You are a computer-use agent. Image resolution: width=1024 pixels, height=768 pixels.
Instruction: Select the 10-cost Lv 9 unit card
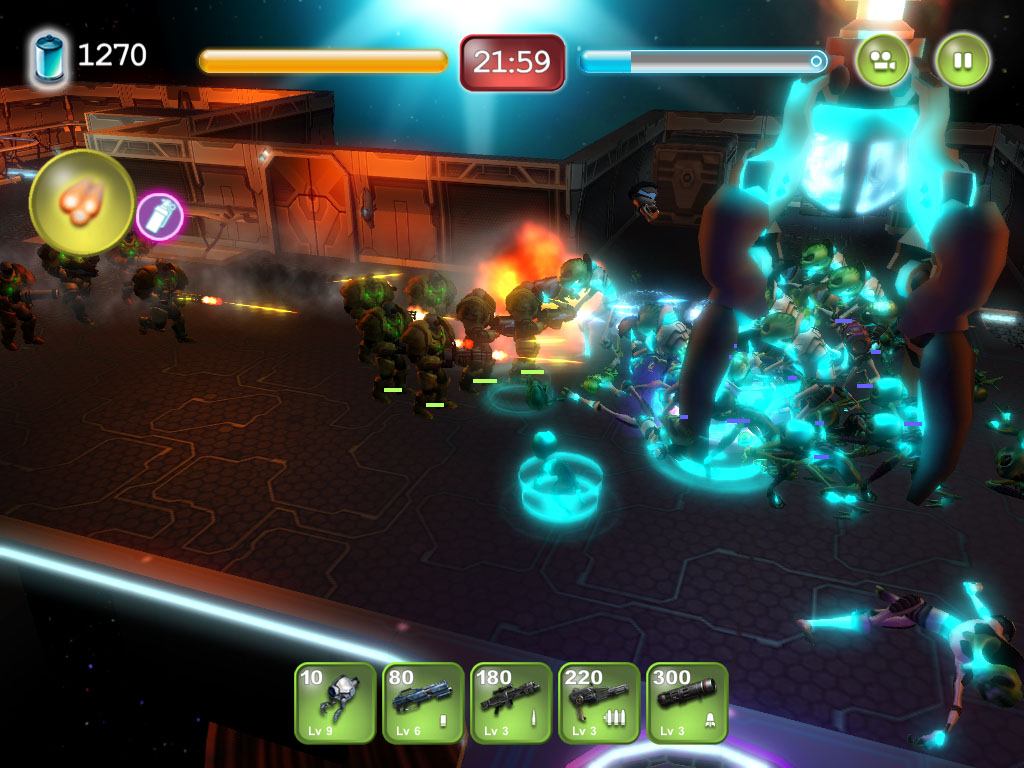click(335, 703)
